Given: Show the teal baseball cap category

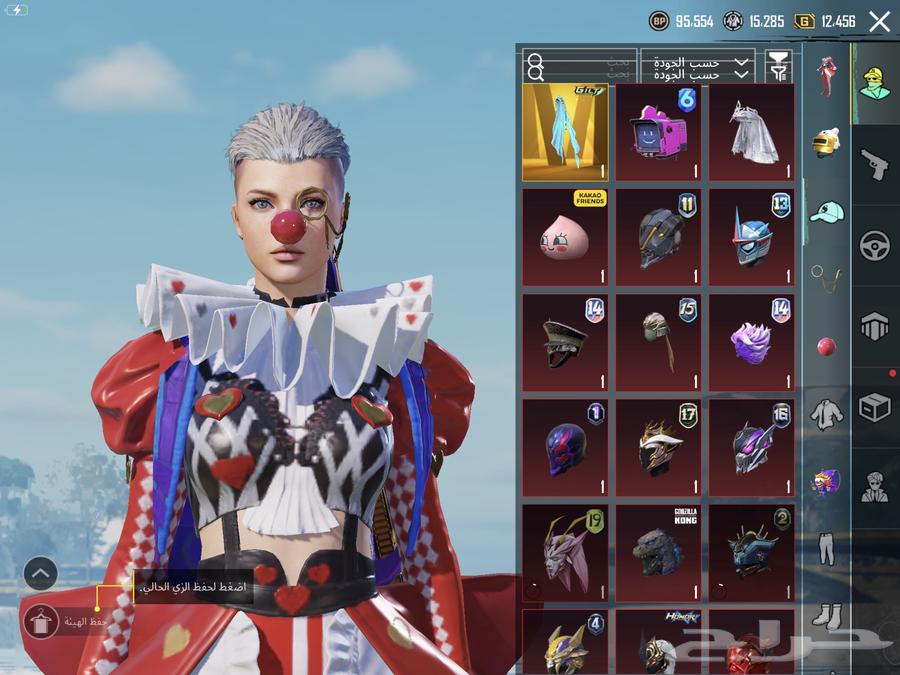Looking at the screenshot, I should 826,212.
